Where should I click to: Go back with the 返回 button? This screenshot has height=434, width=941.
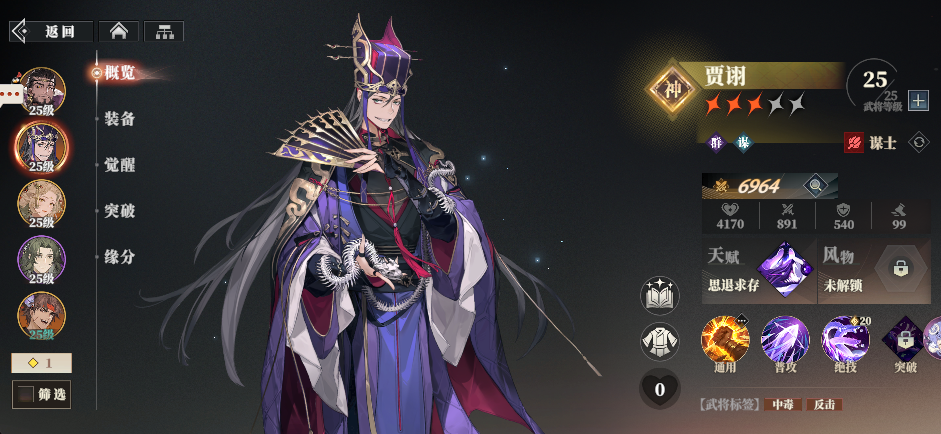coord(52,31)
